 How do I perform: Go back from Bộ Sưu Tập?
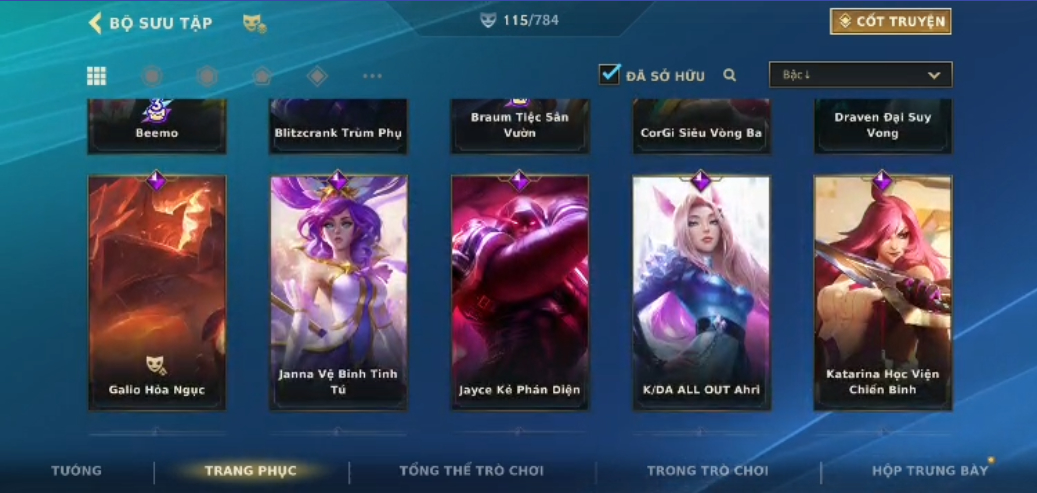[96, 23]
